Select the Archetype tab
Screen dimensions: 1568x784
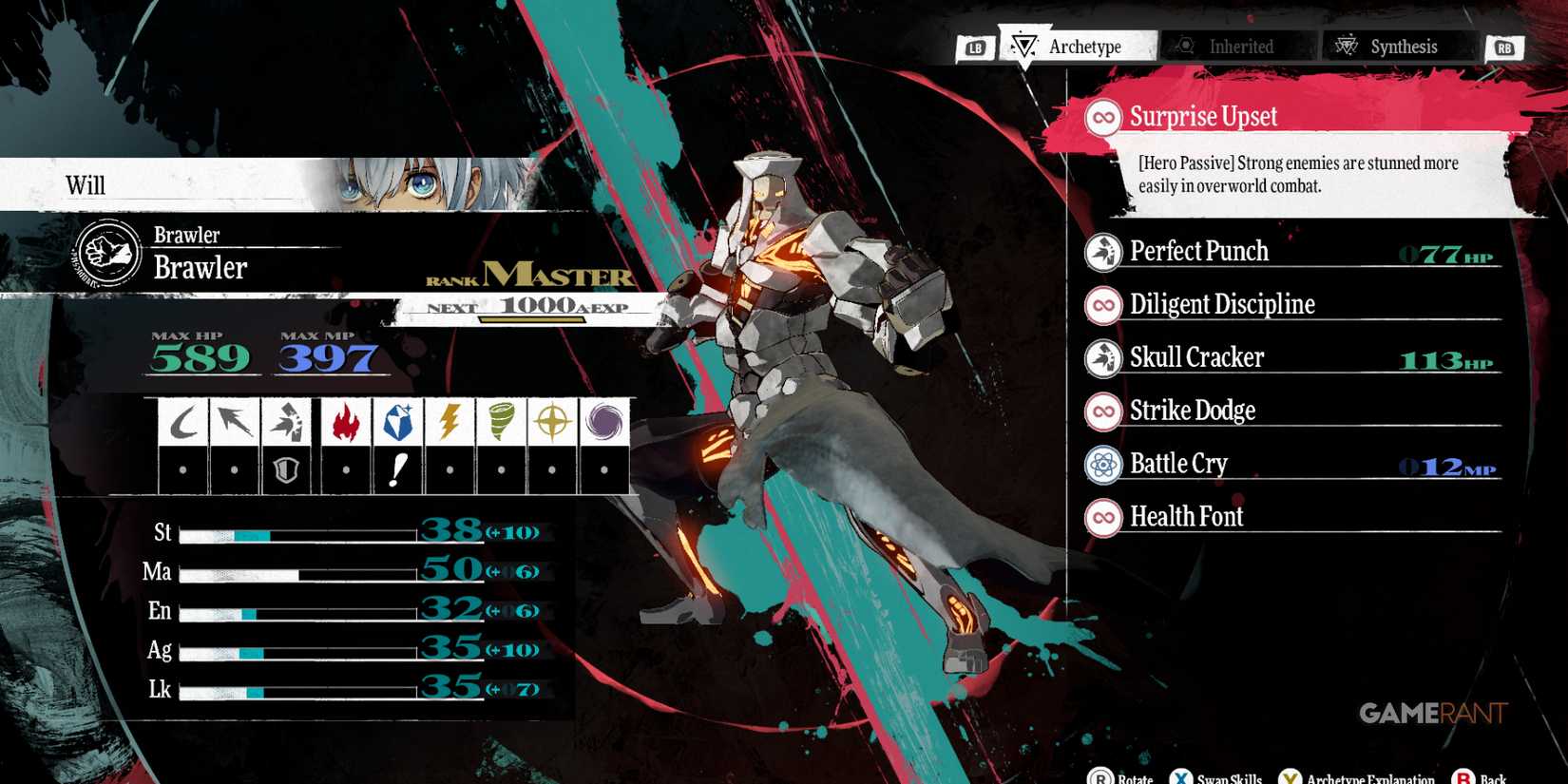click(x=1083, y=45)
